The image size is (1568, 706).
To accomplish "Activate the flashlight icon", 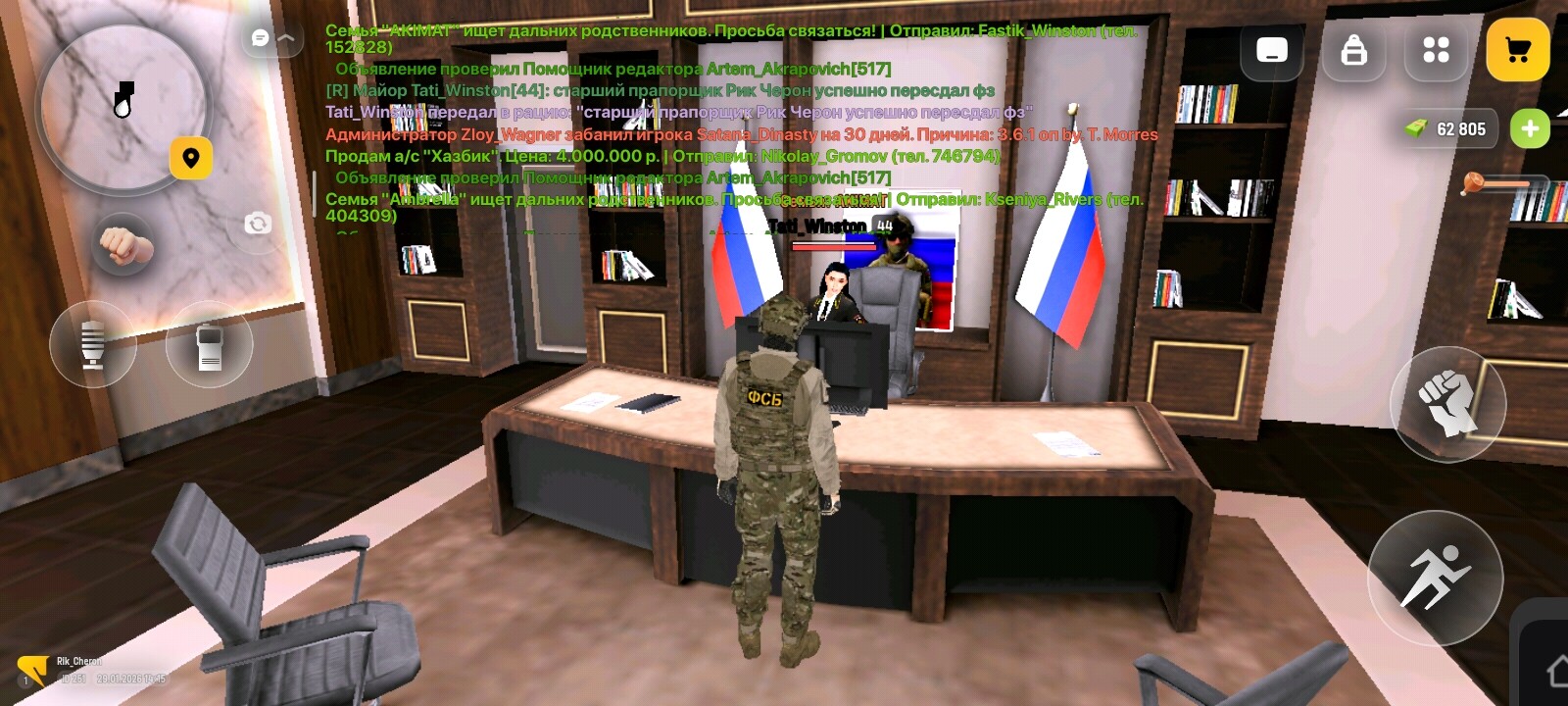I will [93, 344].
